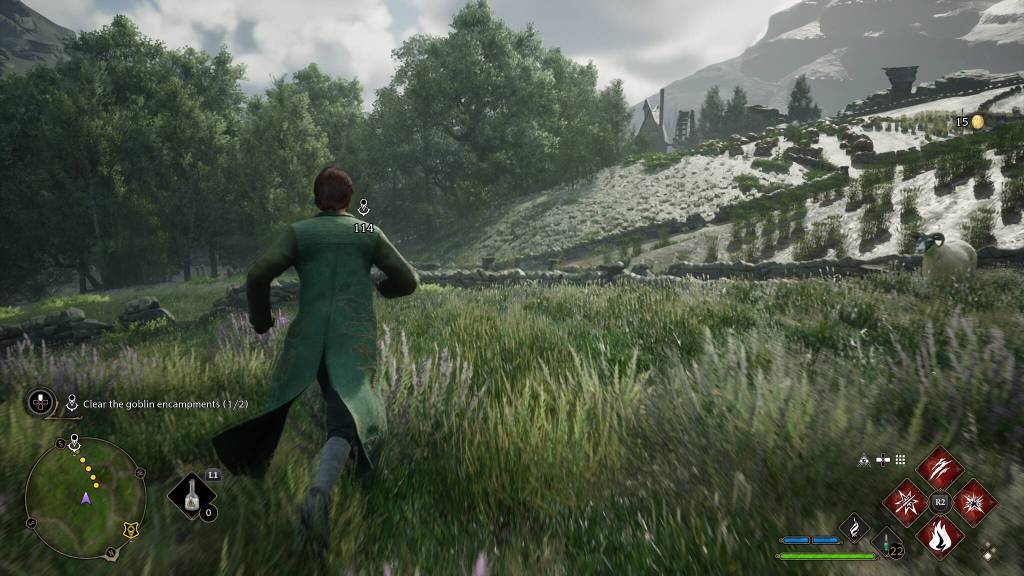The image size is (1024, 576).
Task: Click the 114 distance quest marker
Action: pos(364,210)
